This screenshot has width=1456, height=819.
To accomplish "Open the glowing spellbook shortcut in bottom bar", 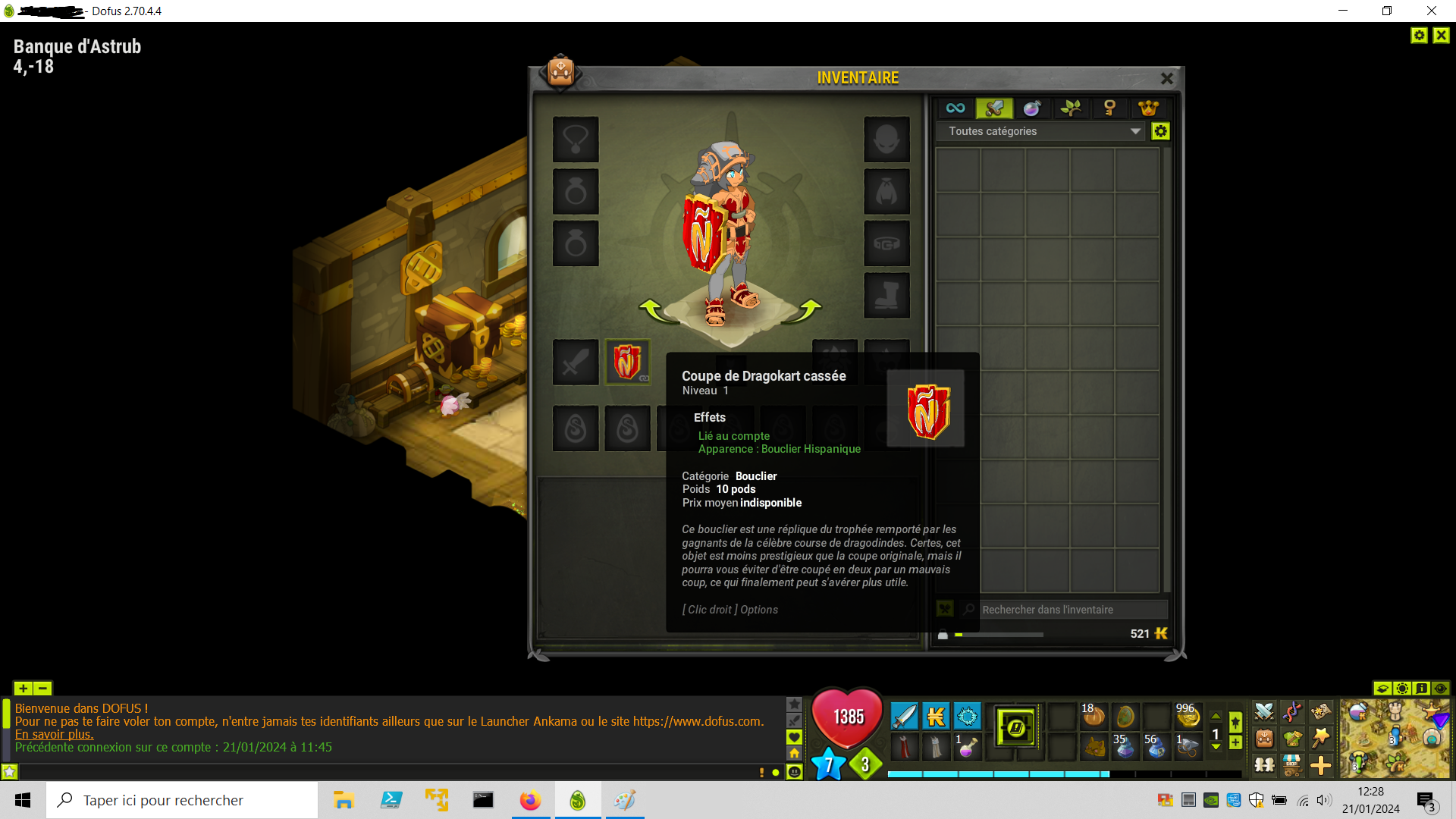I will tap(1015, 727).
